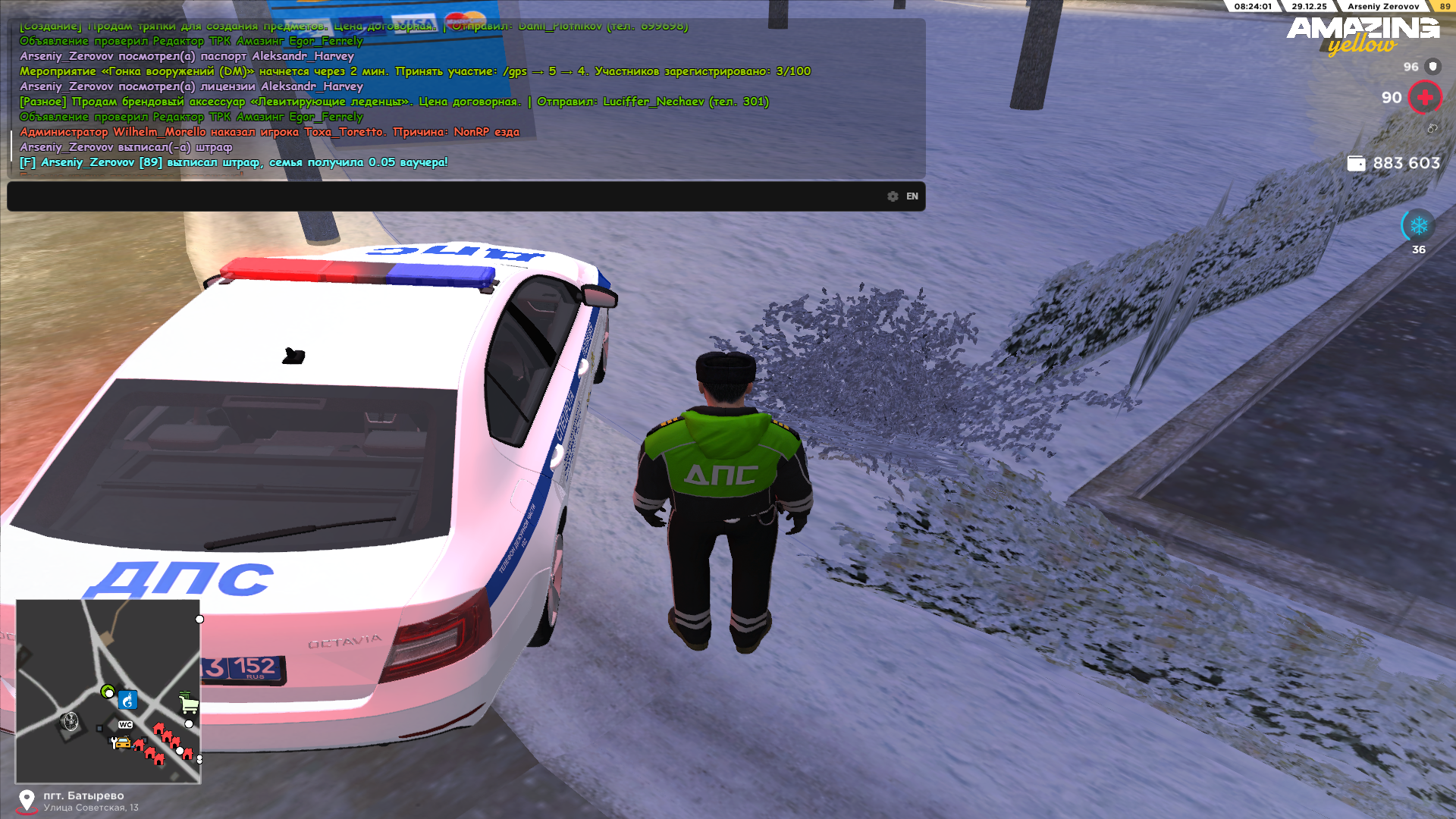Select the Gazprom gas station marker on minimap
The image size is (1456, 819).
(x=128, y=700)
